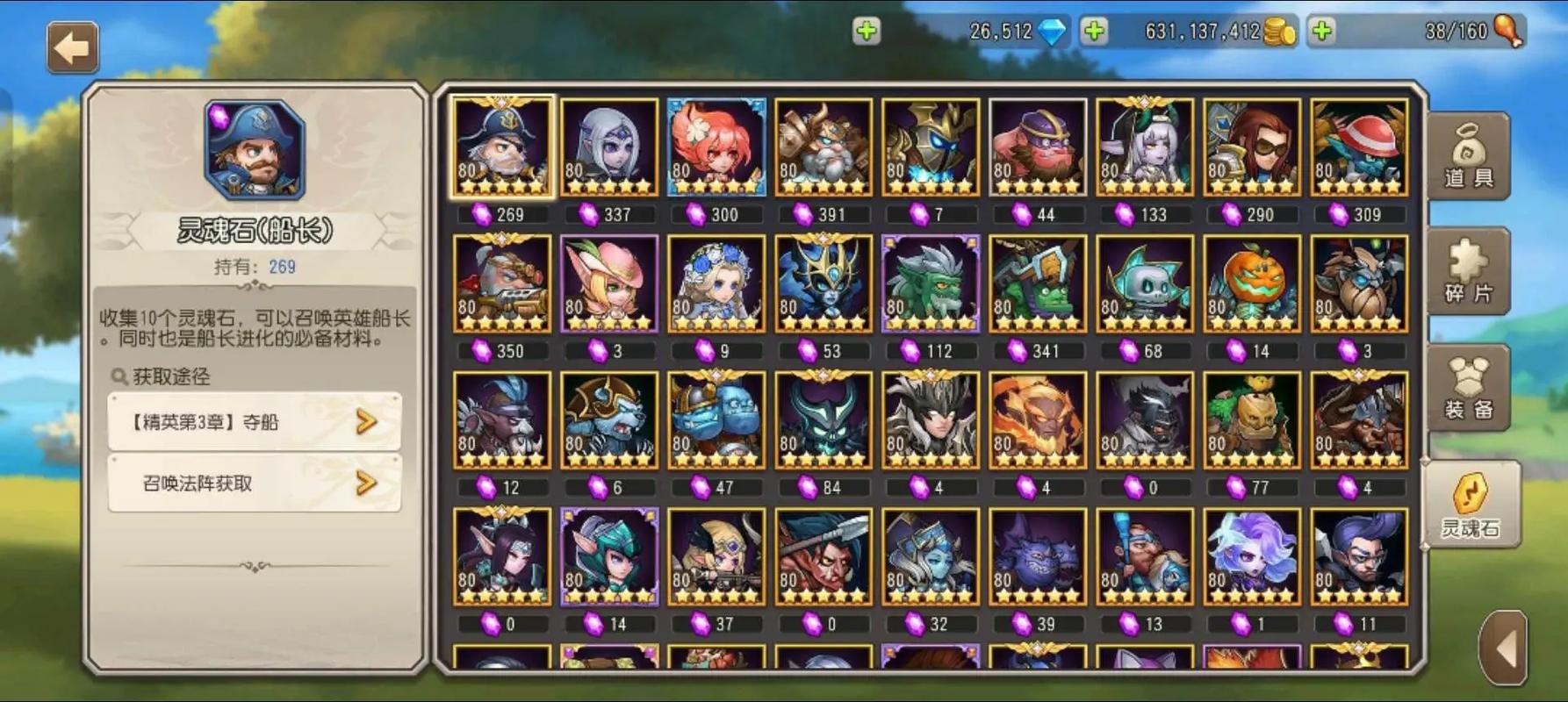Switch to the 碎片 fragments tab
This screenshot has width=1568, height=702.
[1469, 272]
